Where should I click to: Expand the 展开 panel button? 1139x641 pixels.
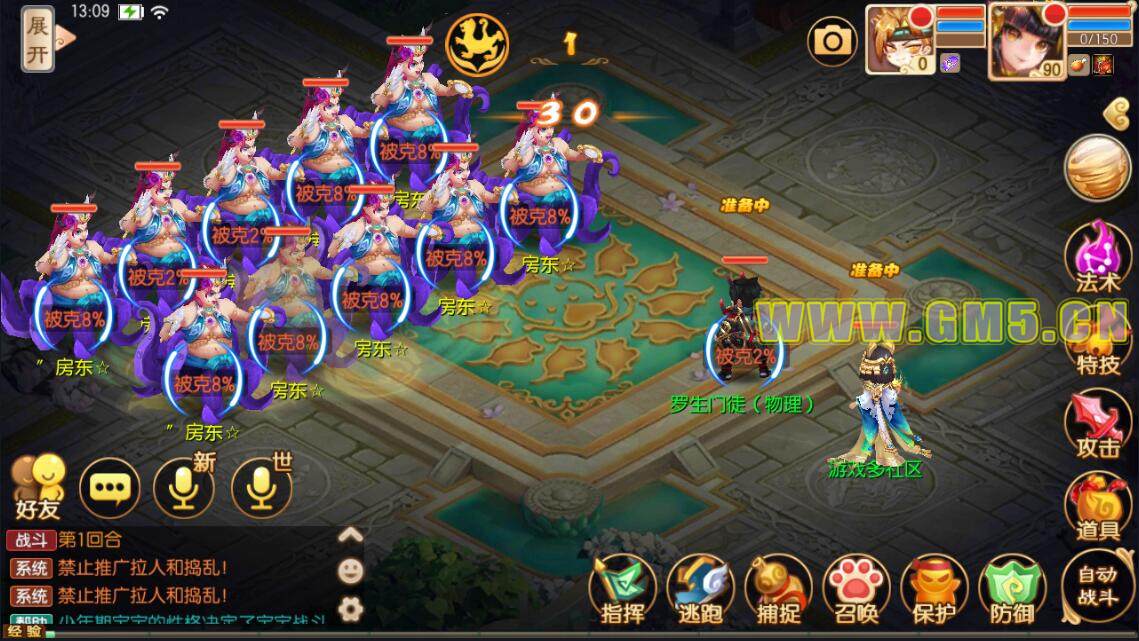(38, 40)
